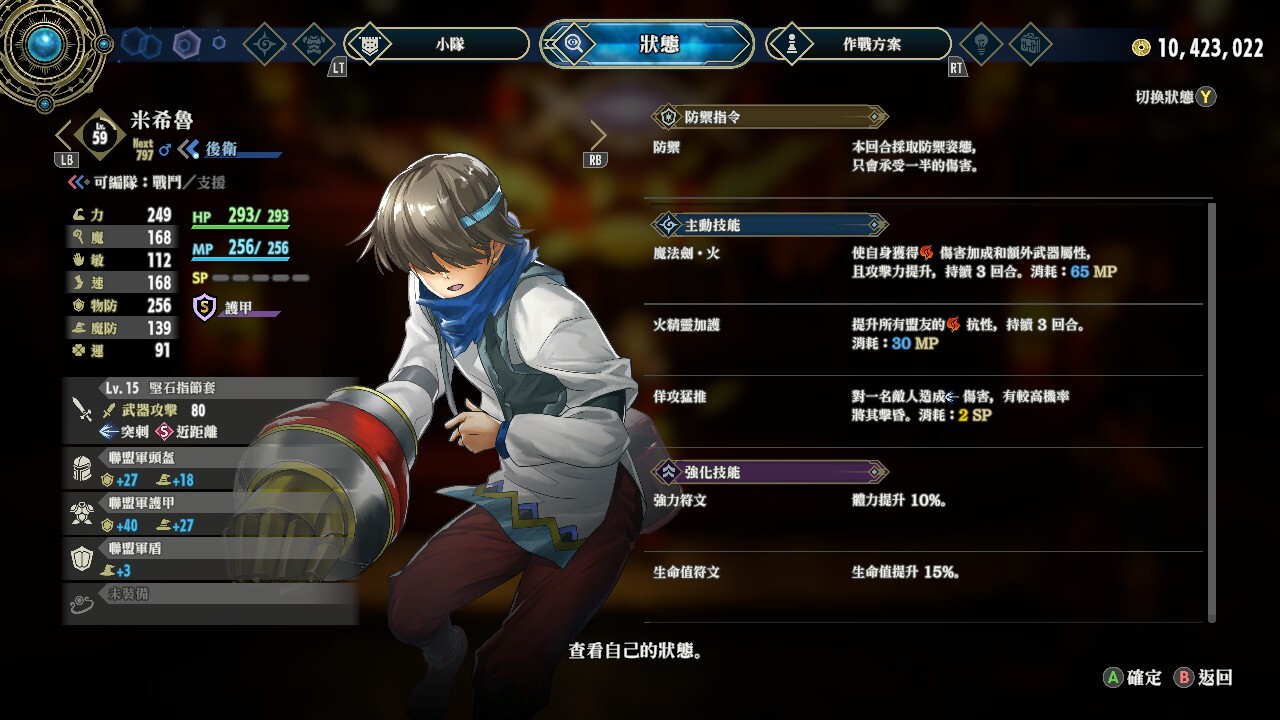This screenshot has height=720, width=1280.
Task: Click the lightbulb icon tab
Action: pos(980,44)
